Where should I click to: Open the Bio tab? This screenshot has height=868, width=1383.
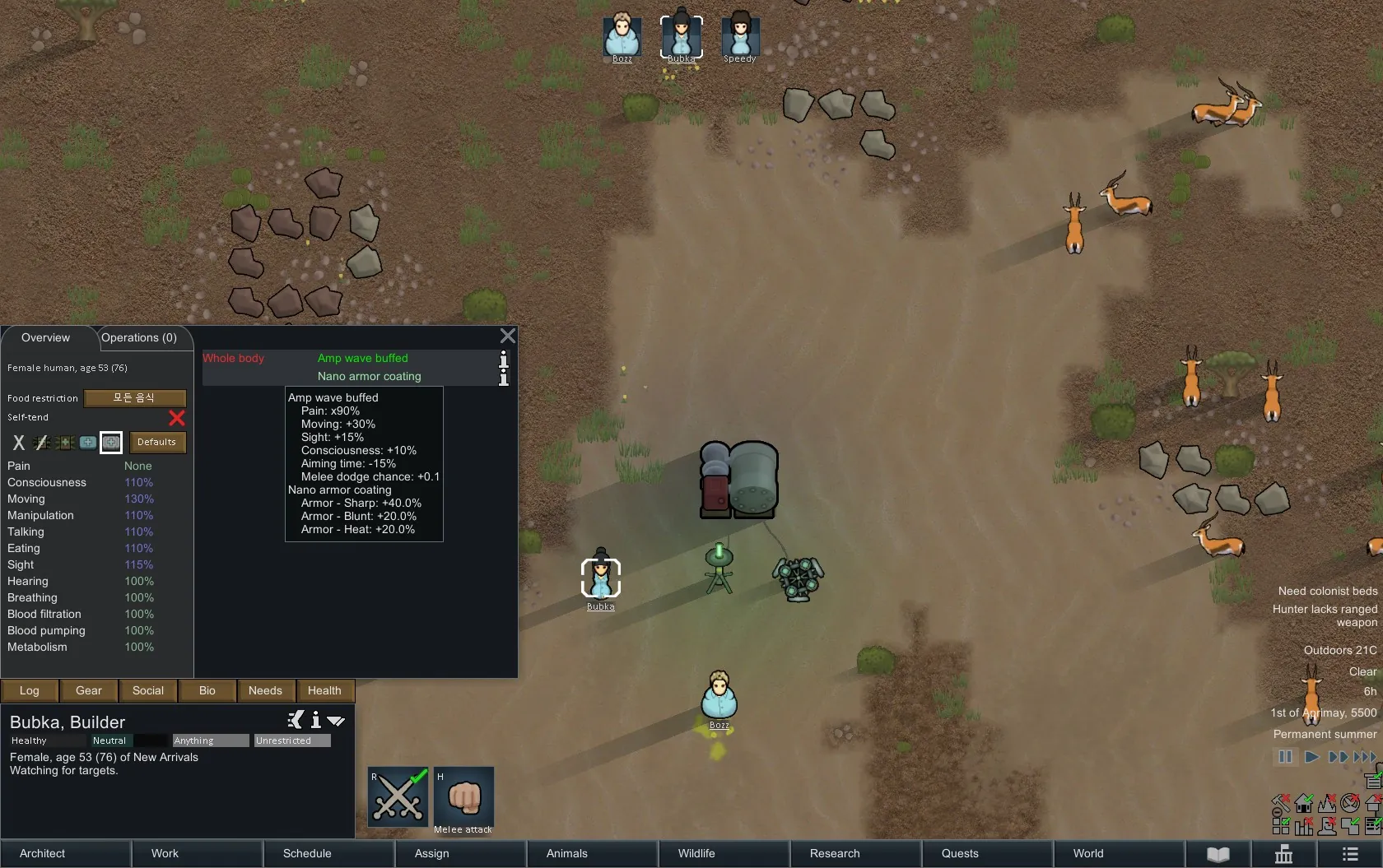click(207, 690)
